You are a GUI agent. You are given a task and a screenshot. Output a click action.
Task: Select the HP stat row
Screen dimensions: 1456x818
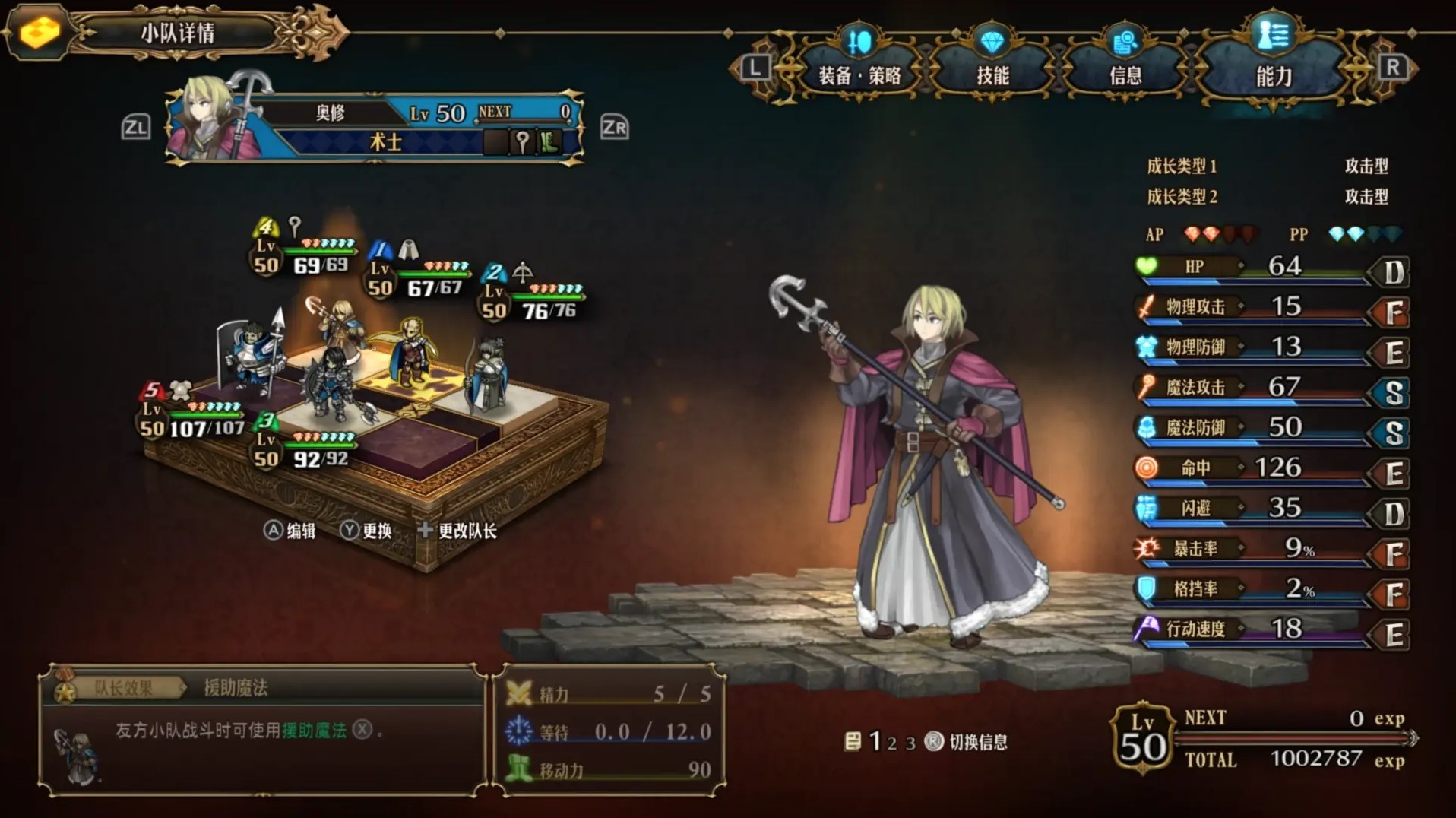tap(1271, 267)
